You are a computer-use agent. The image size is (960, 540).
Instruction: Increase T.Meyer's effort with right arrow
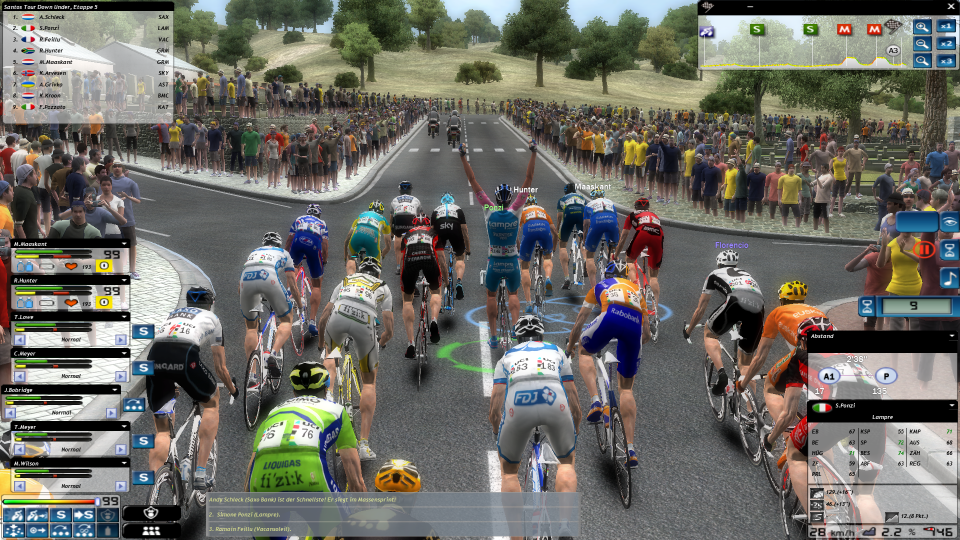click(122, 448)
